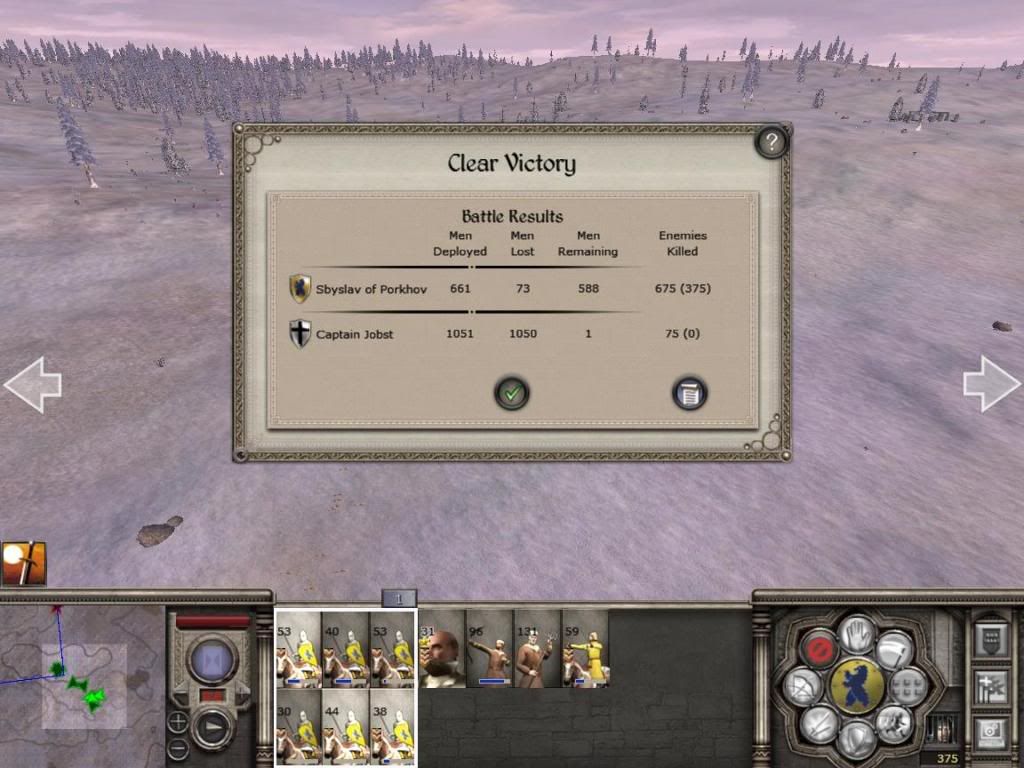Click the blue lion faction emblem

click(856, 686)
